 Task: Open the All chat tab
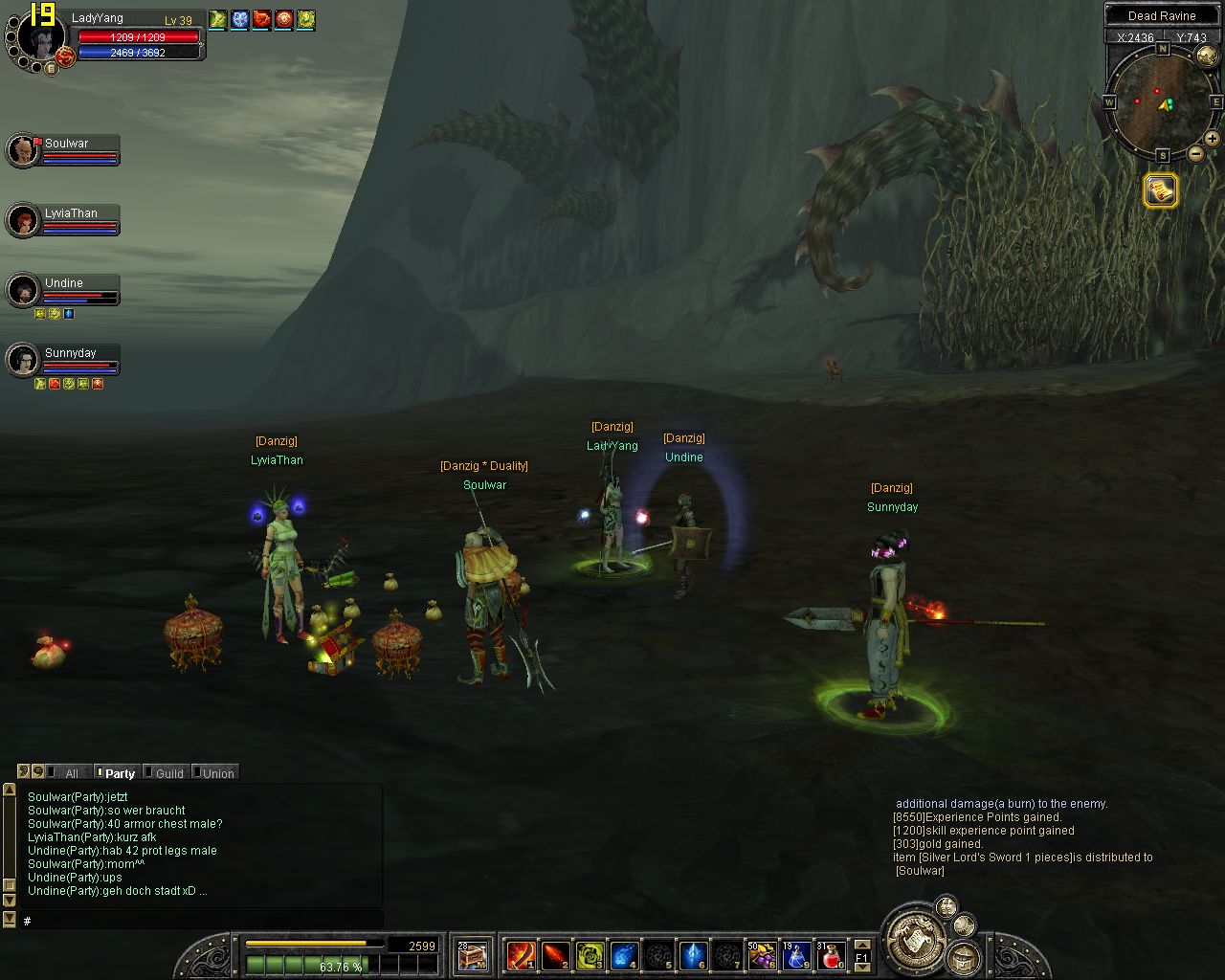point(71,773)
